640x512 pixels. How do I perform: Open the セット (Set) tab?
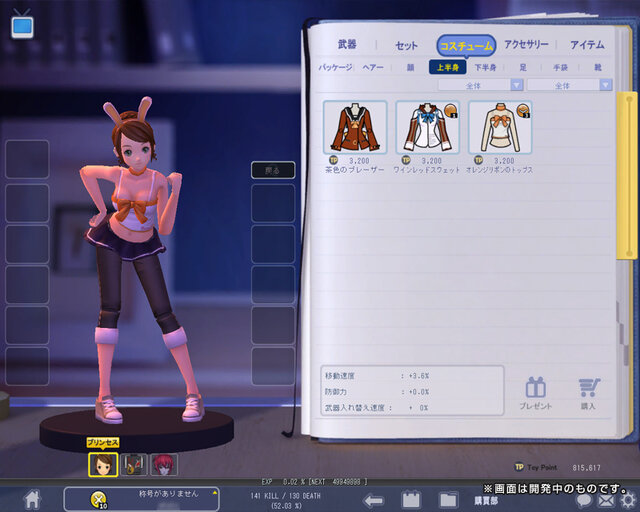(x=406, y=45)
